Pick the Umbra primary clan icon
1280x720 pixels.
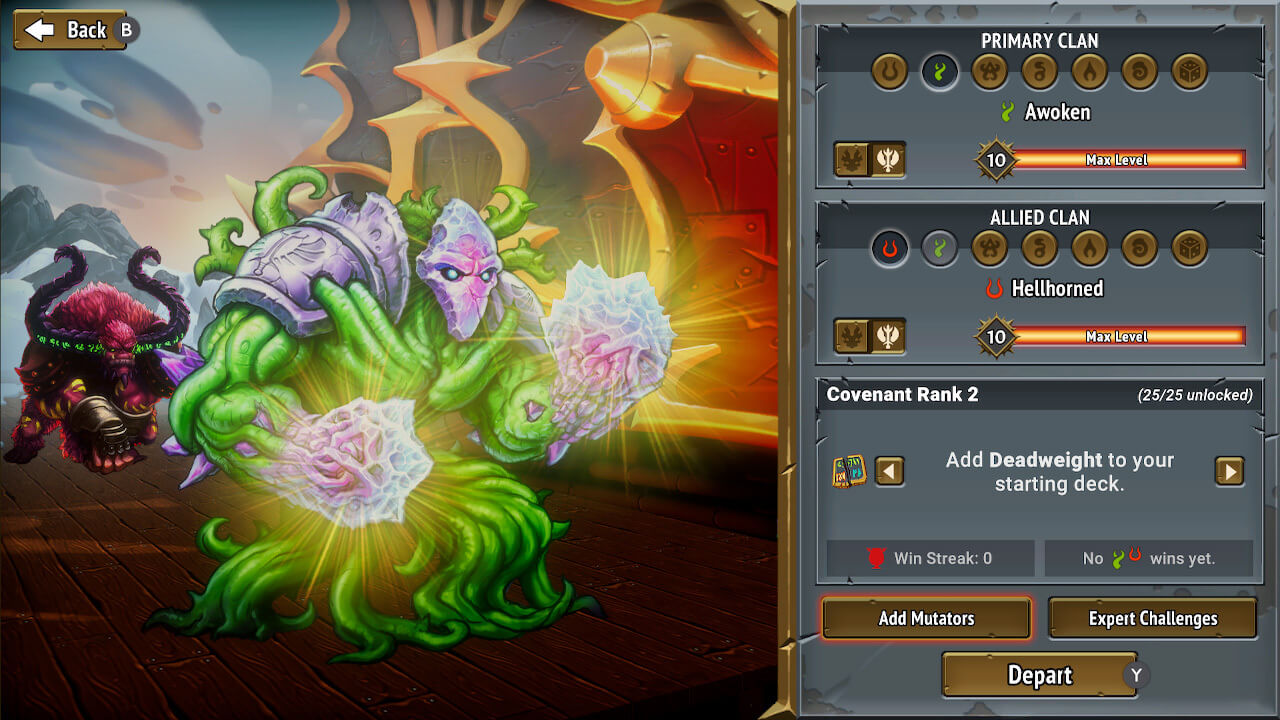(1039, 71)
